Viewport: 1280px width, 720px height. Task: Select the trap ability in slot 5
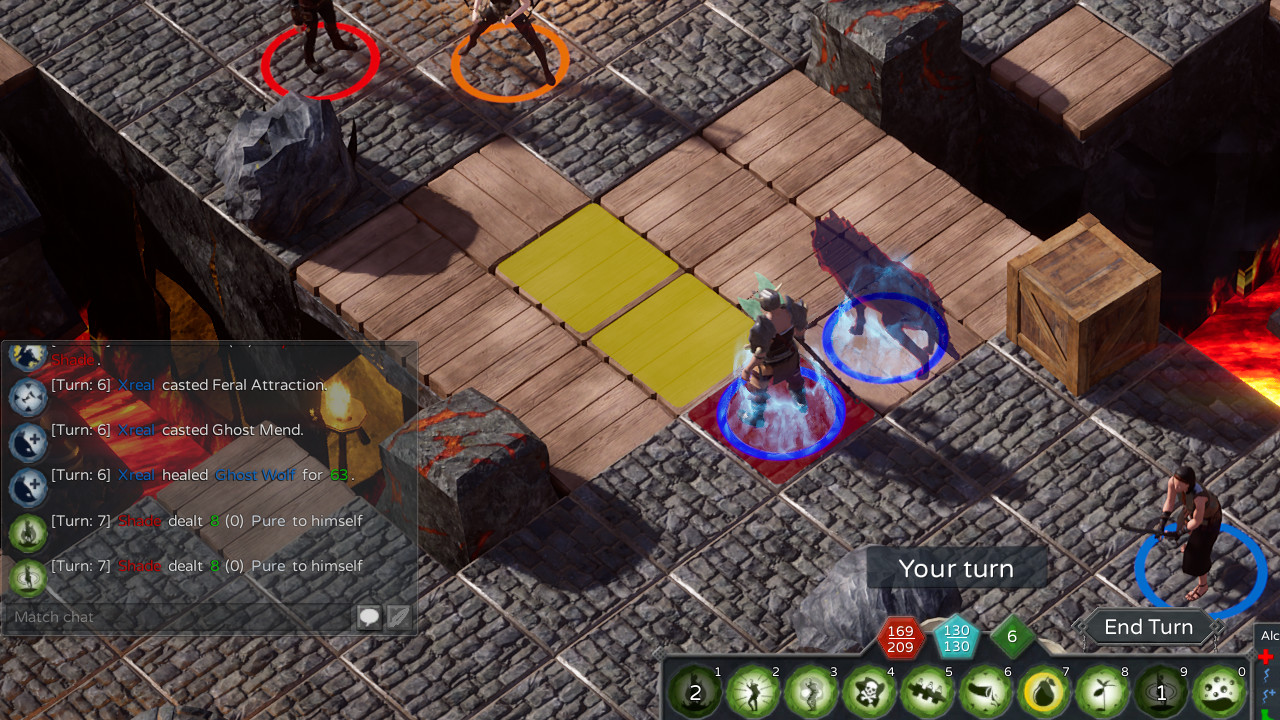[928, 690]
